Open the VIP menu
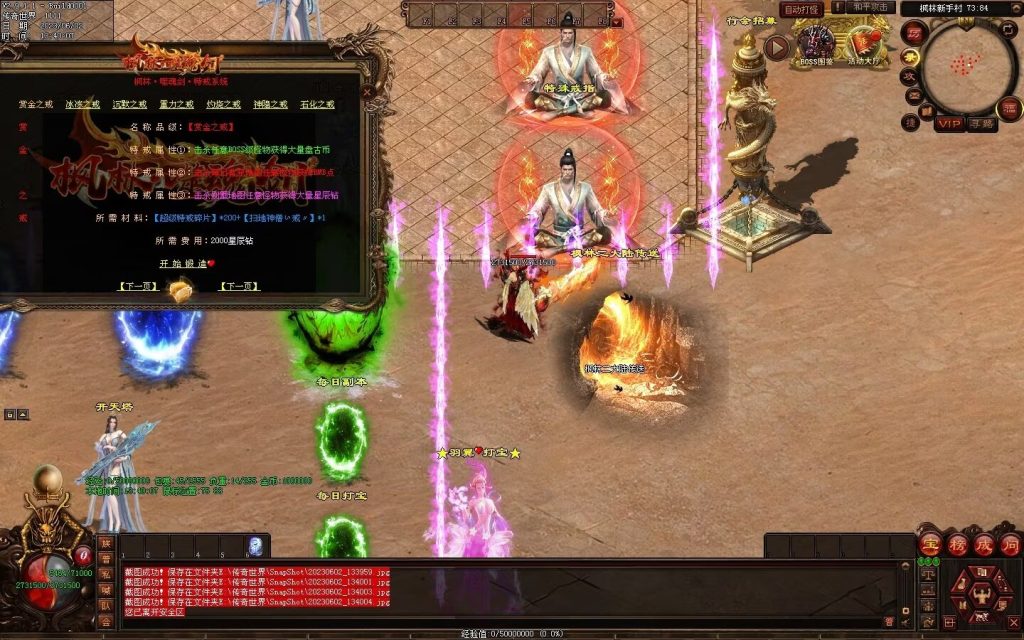 coord(948,124)
